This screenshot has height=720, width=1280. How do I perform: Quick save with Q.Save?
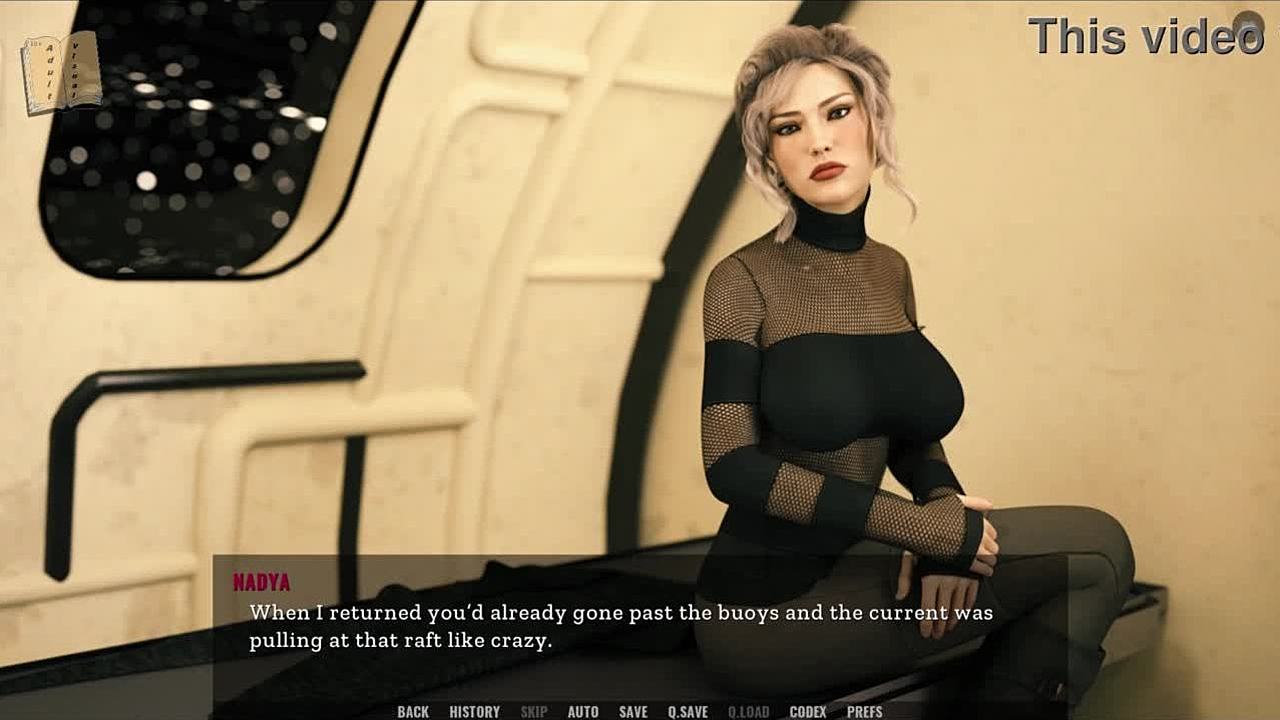[688, 711]
